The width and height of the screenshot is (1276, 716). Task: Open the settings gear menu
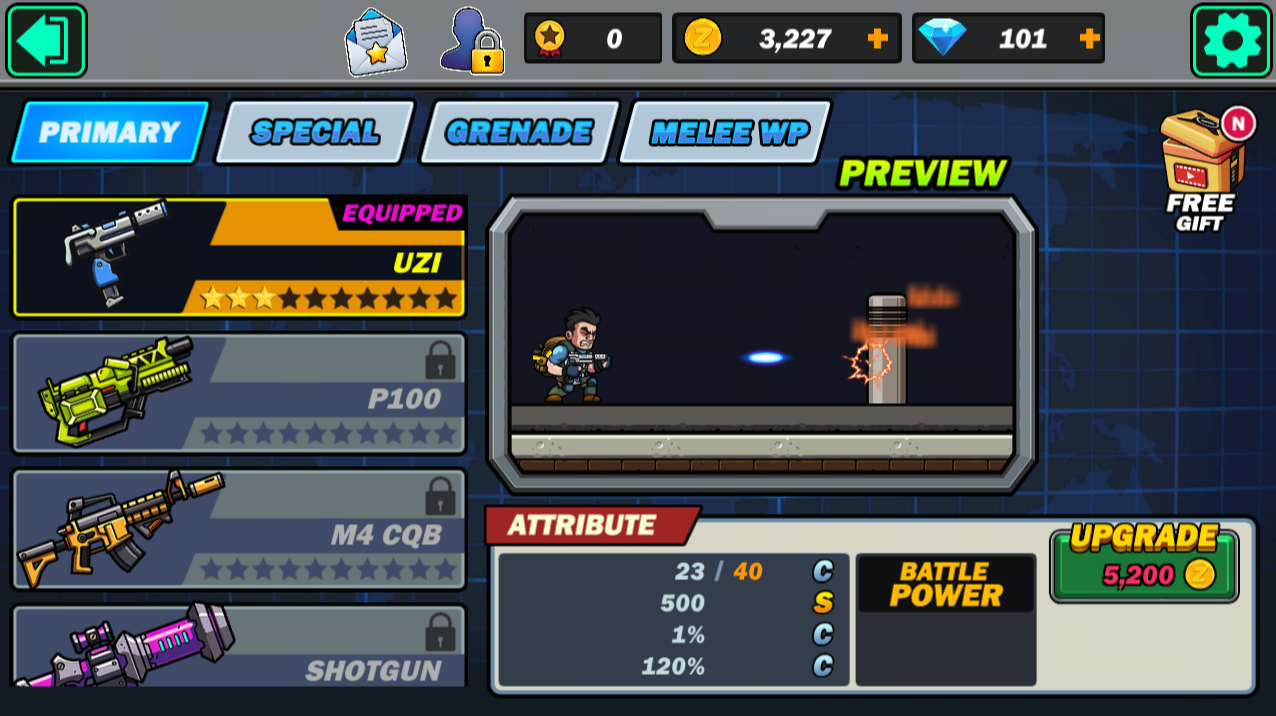click(1231, 41)
